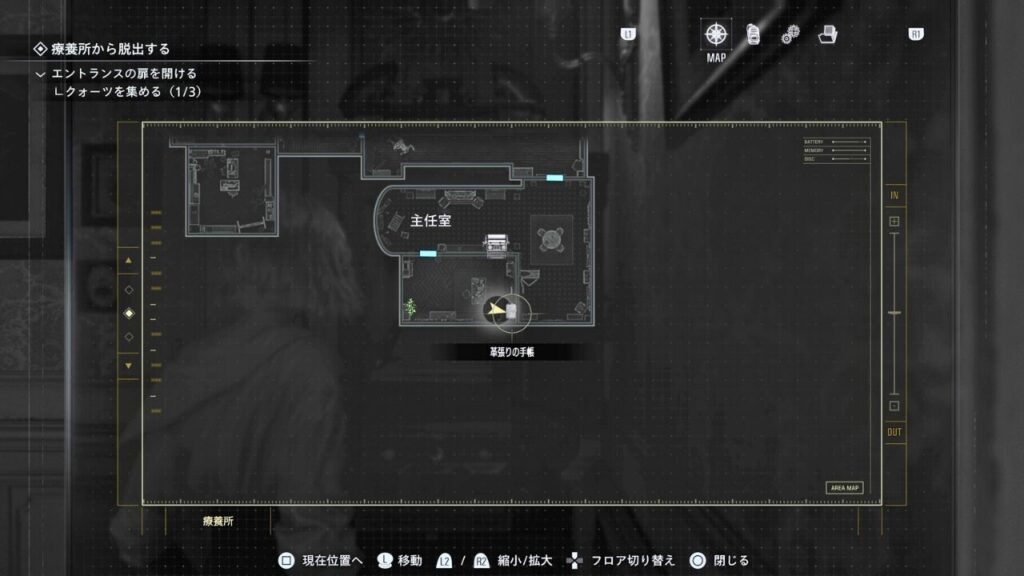Select the highlighted current floor diamond
The width and height of the screenshot is (1024, 576).
pos(128,313)
